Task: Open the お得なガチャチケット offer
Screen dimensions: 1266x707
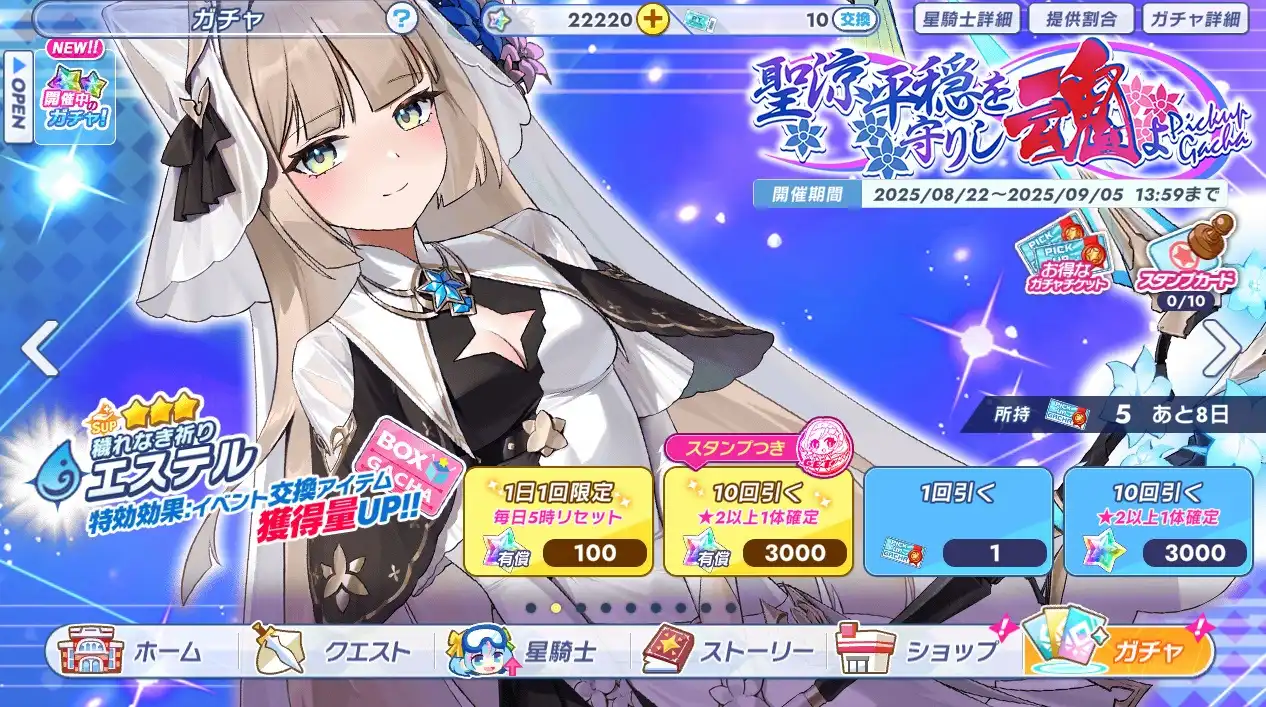Action: coord(1065,262)
